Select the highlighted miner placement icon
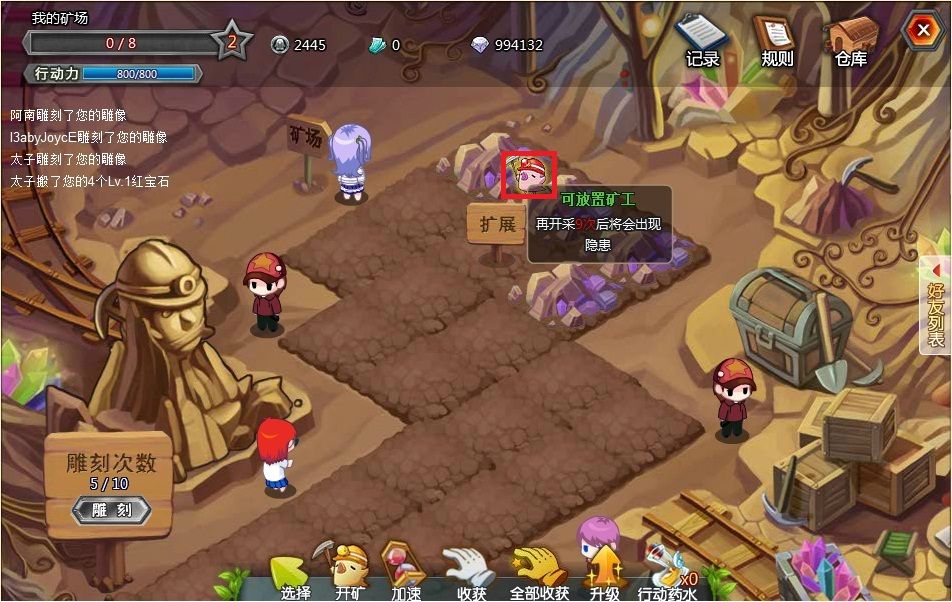This screenshot has height=602, width=952. click(x=528, y=175)
